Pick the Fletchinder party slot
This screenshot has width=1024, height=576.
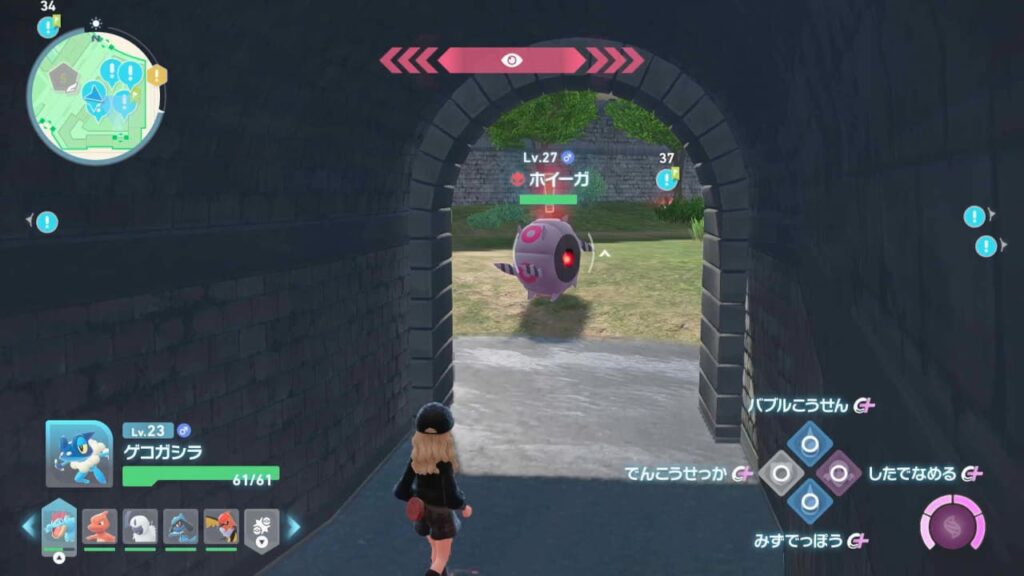click(x=221, y=526)
